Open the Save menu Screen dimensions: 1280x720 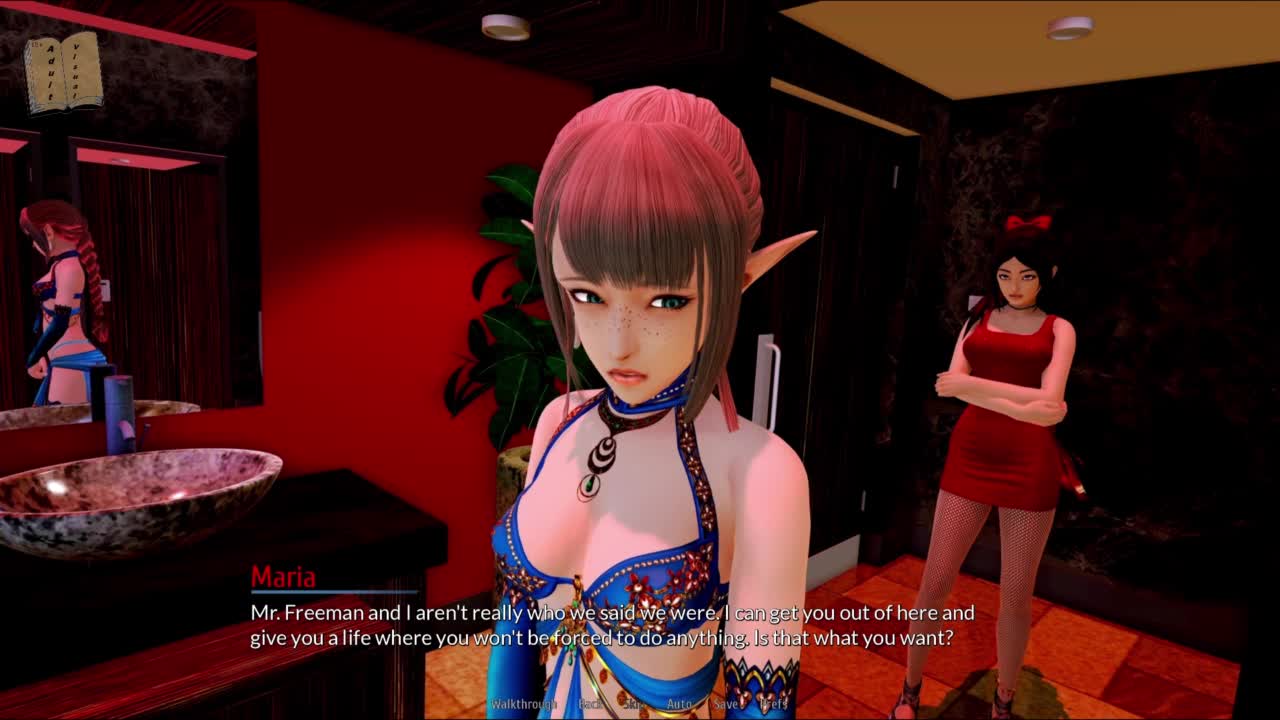726,704
